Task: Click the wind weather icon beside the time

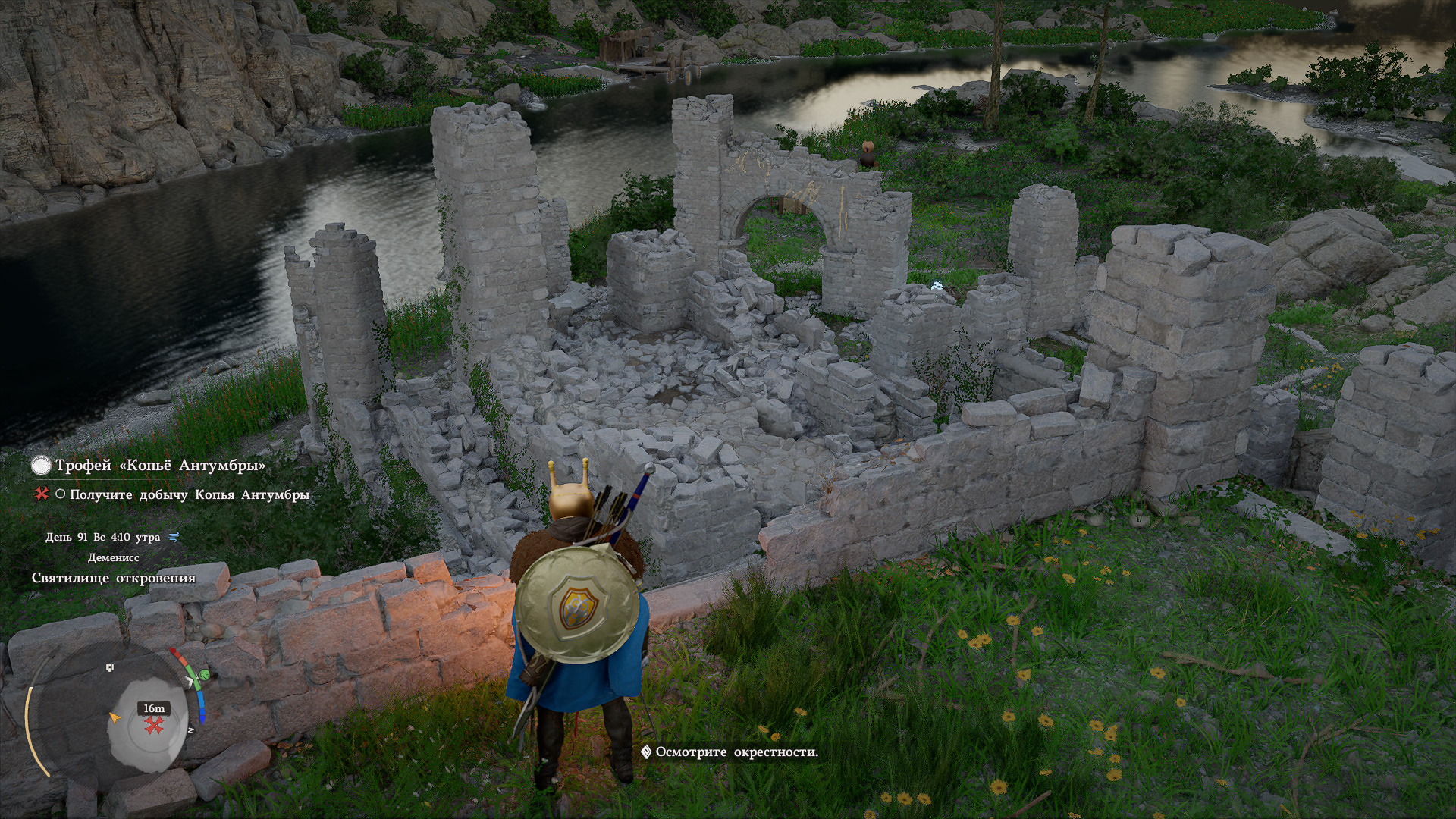Action: (x=174, y=537)
